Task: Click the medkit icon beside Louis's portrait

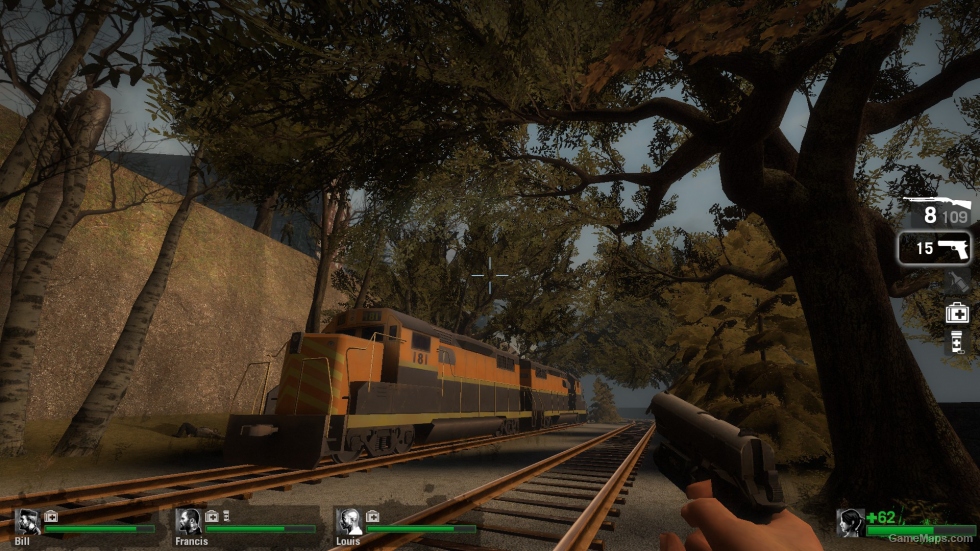Action: coord(372,516)
